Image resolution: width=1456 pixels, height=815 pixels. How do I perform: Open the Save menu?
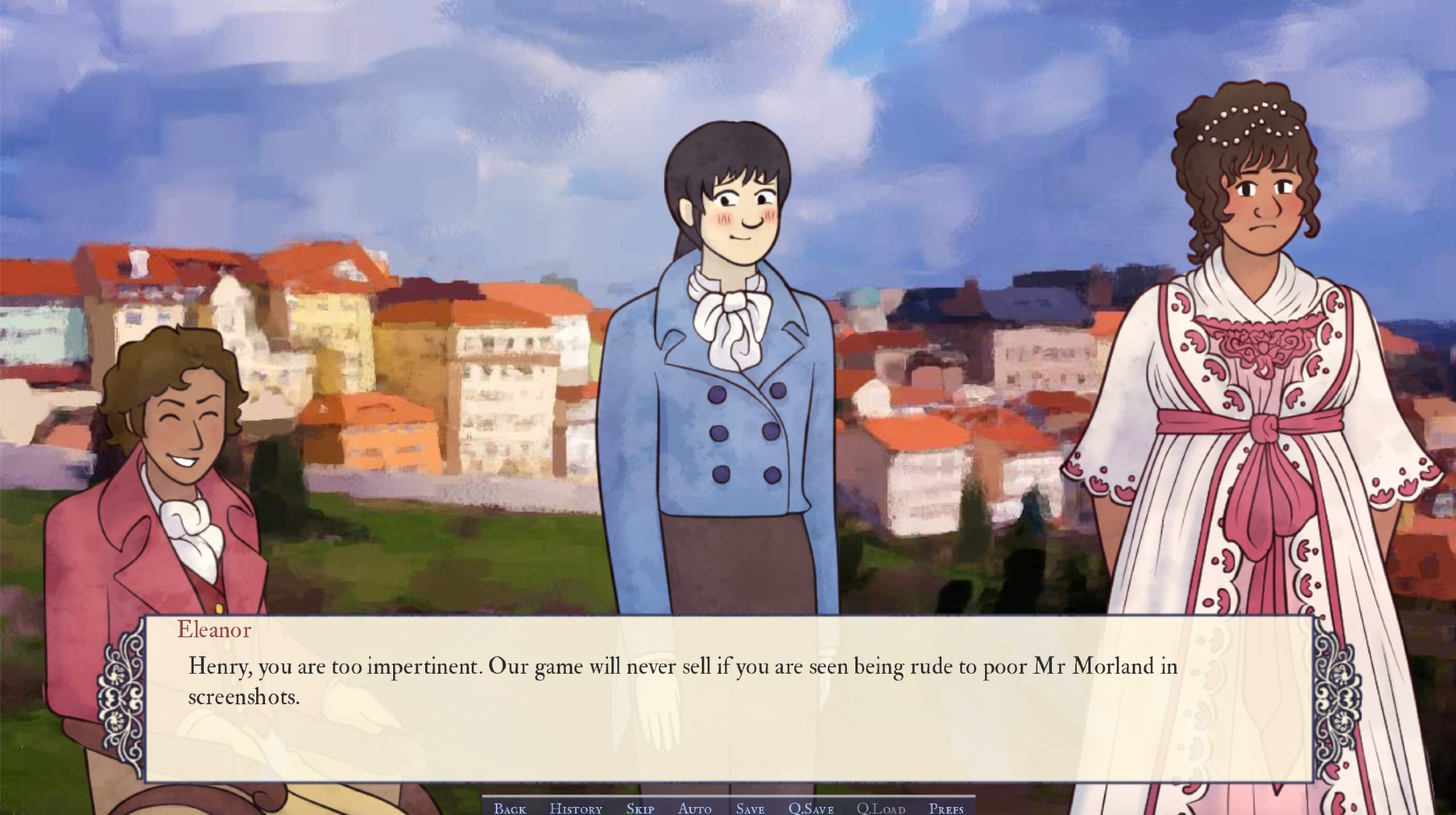(750, 808)
